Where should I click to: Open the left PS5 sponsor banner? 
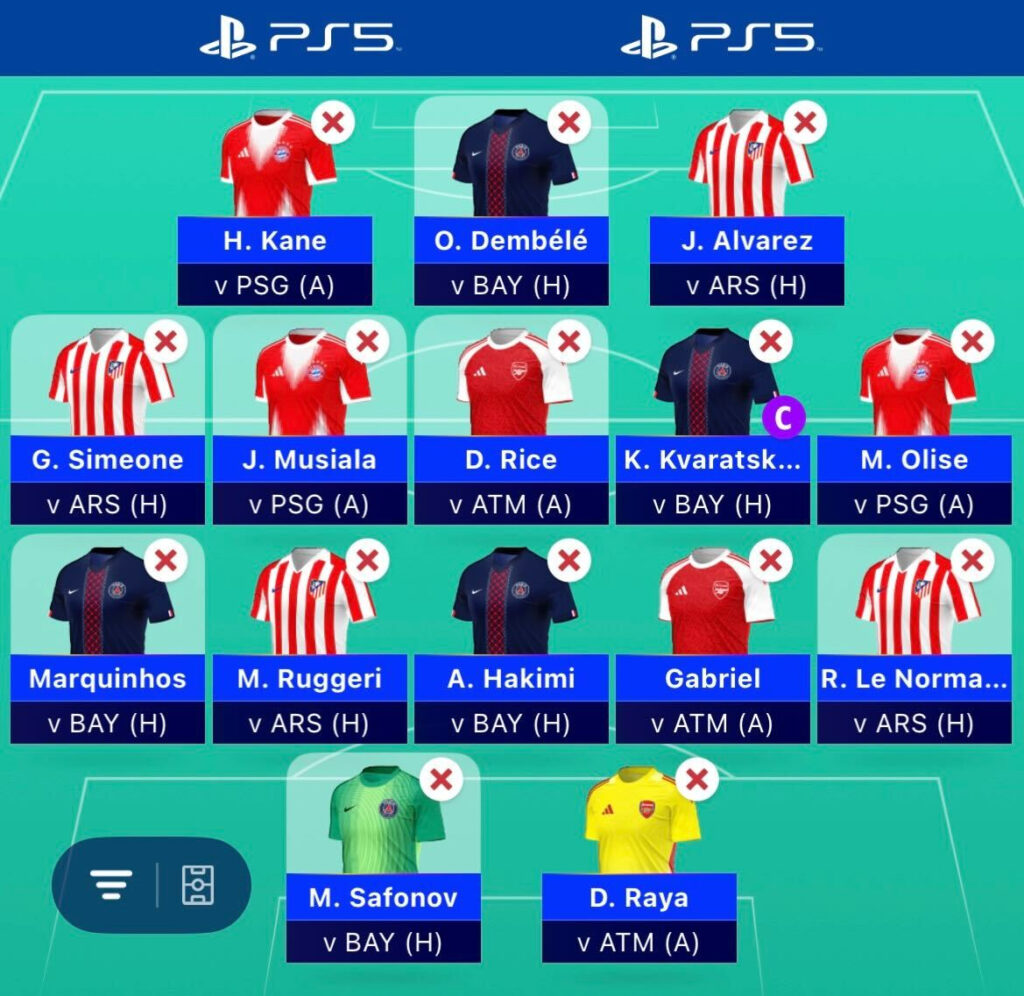(299, 37)
